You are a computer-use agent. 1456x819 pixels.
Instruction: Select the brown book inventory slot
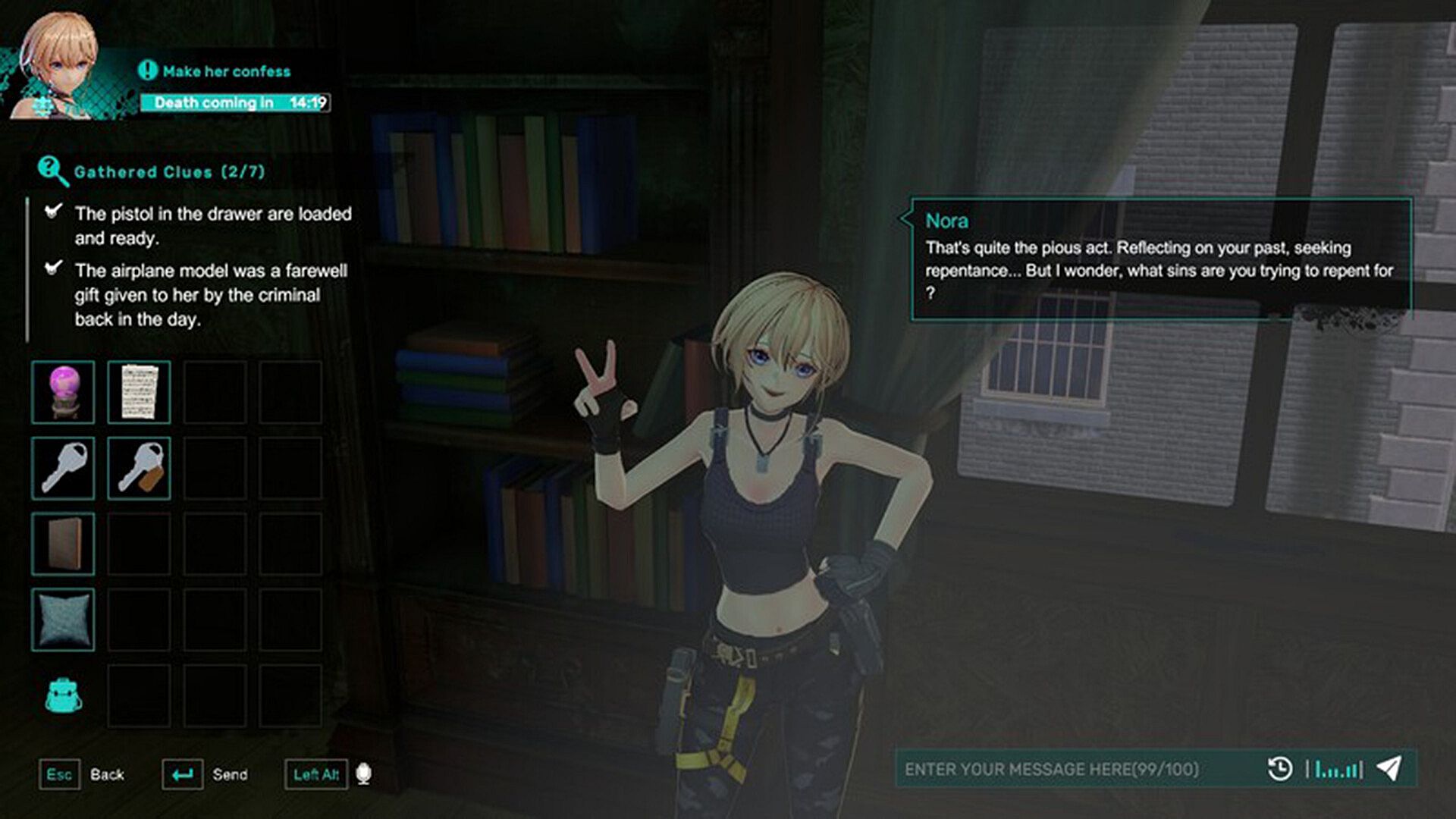pos(63,544)
